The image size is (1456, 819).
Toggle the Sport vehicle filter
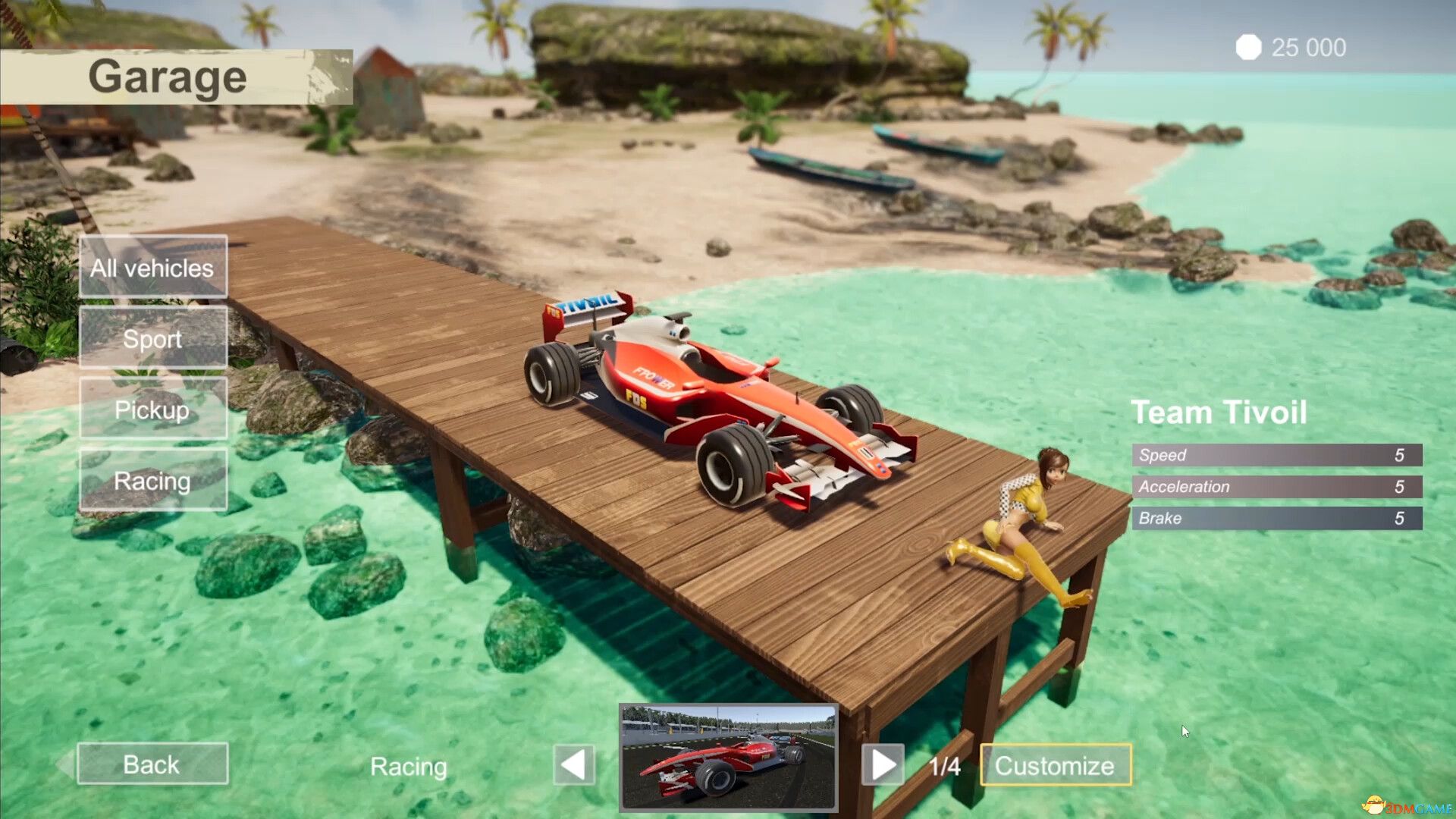click(152, 338)
